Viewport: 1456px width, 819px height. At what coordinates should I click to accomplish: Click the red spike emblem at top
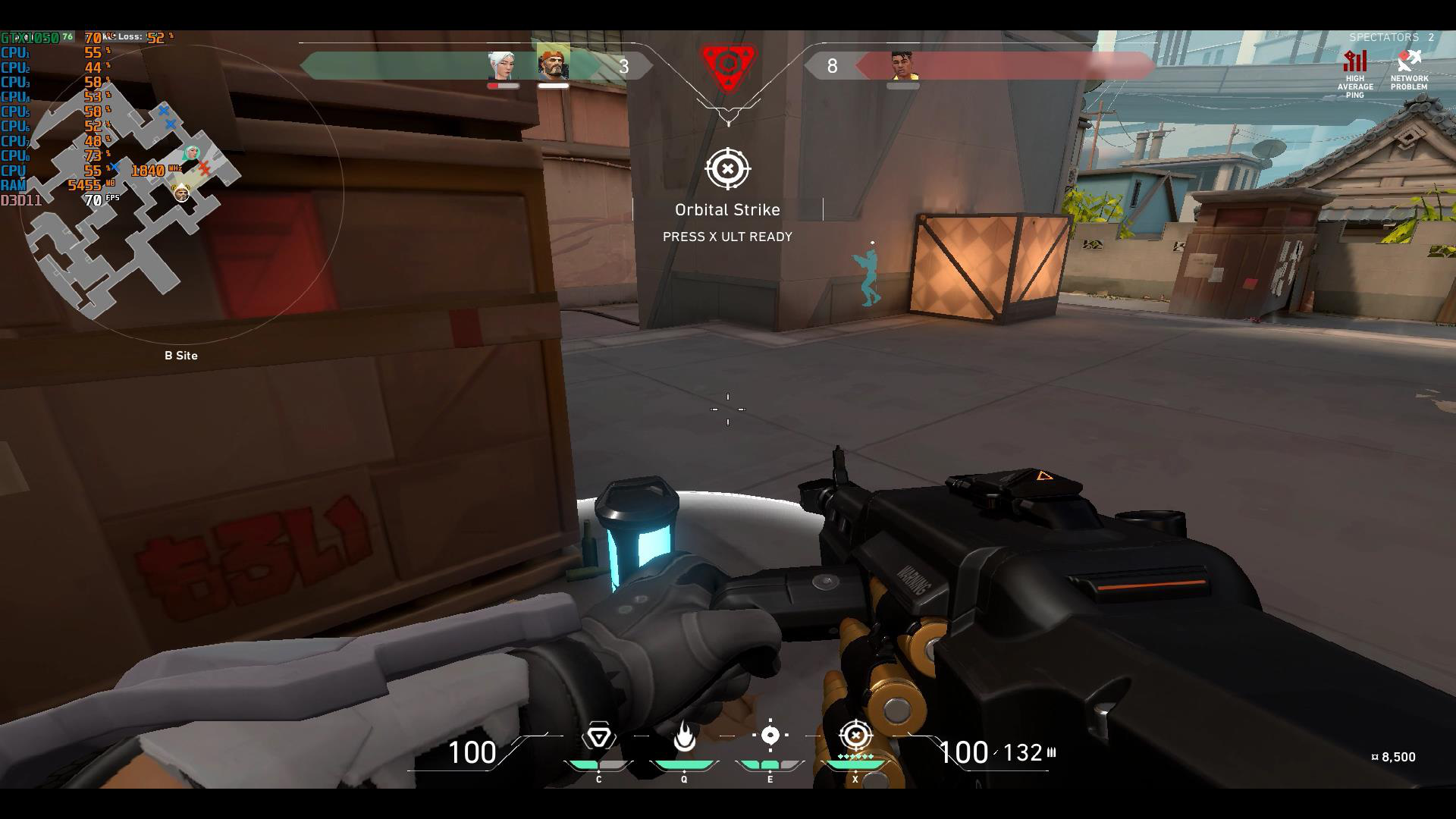pyautogui.click(x=728, y=67)
